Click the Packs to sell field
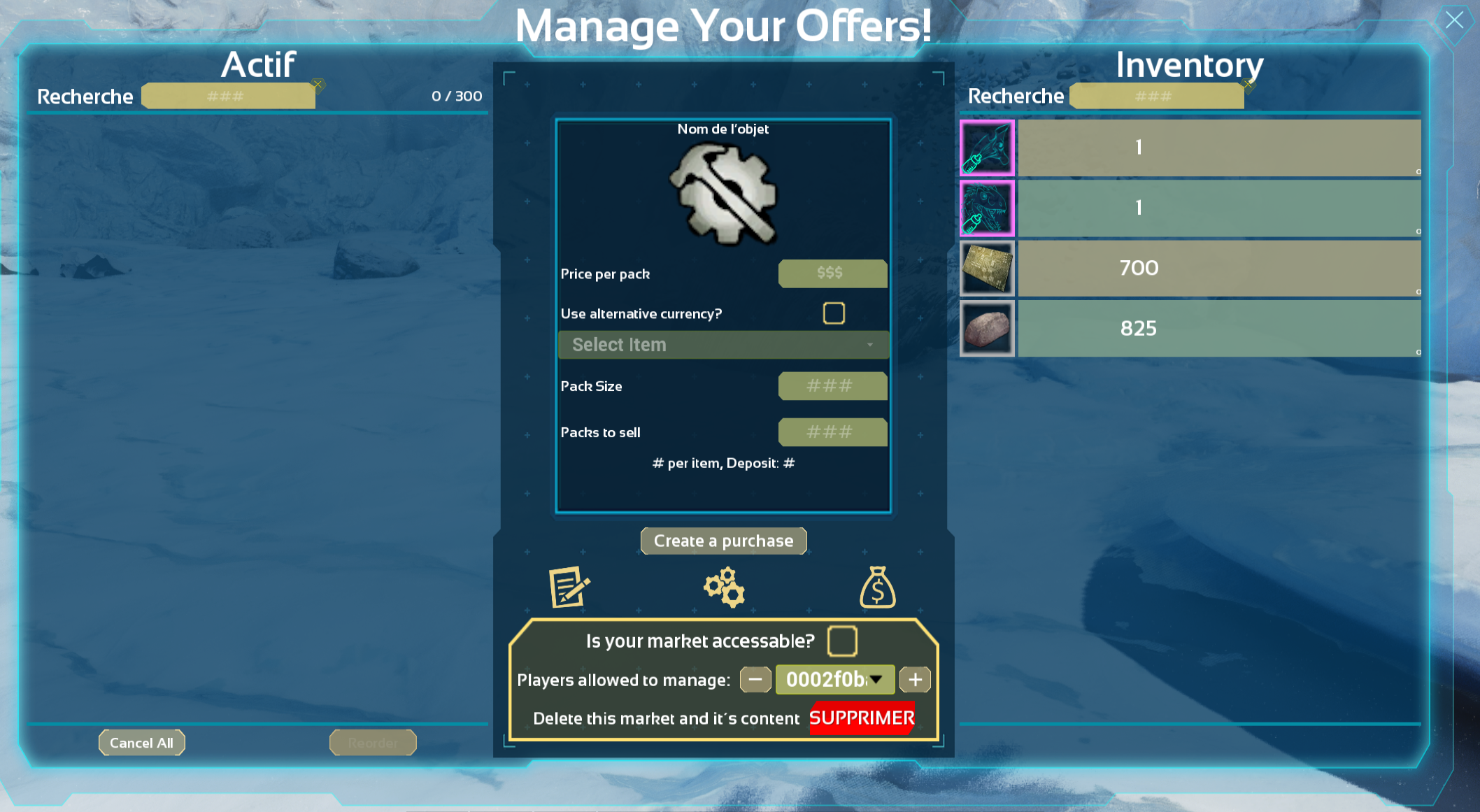 point(832,432)
